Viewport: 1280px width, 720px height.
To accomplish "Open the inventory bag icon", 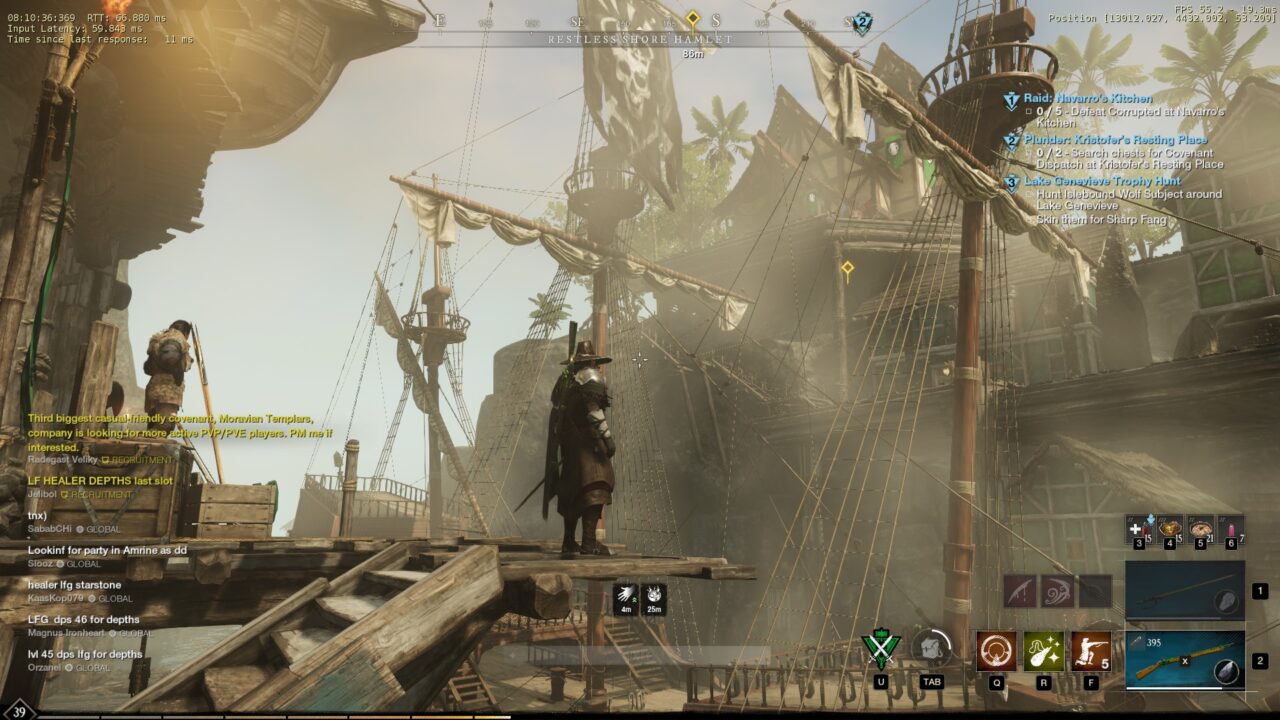I will point(932,649).
